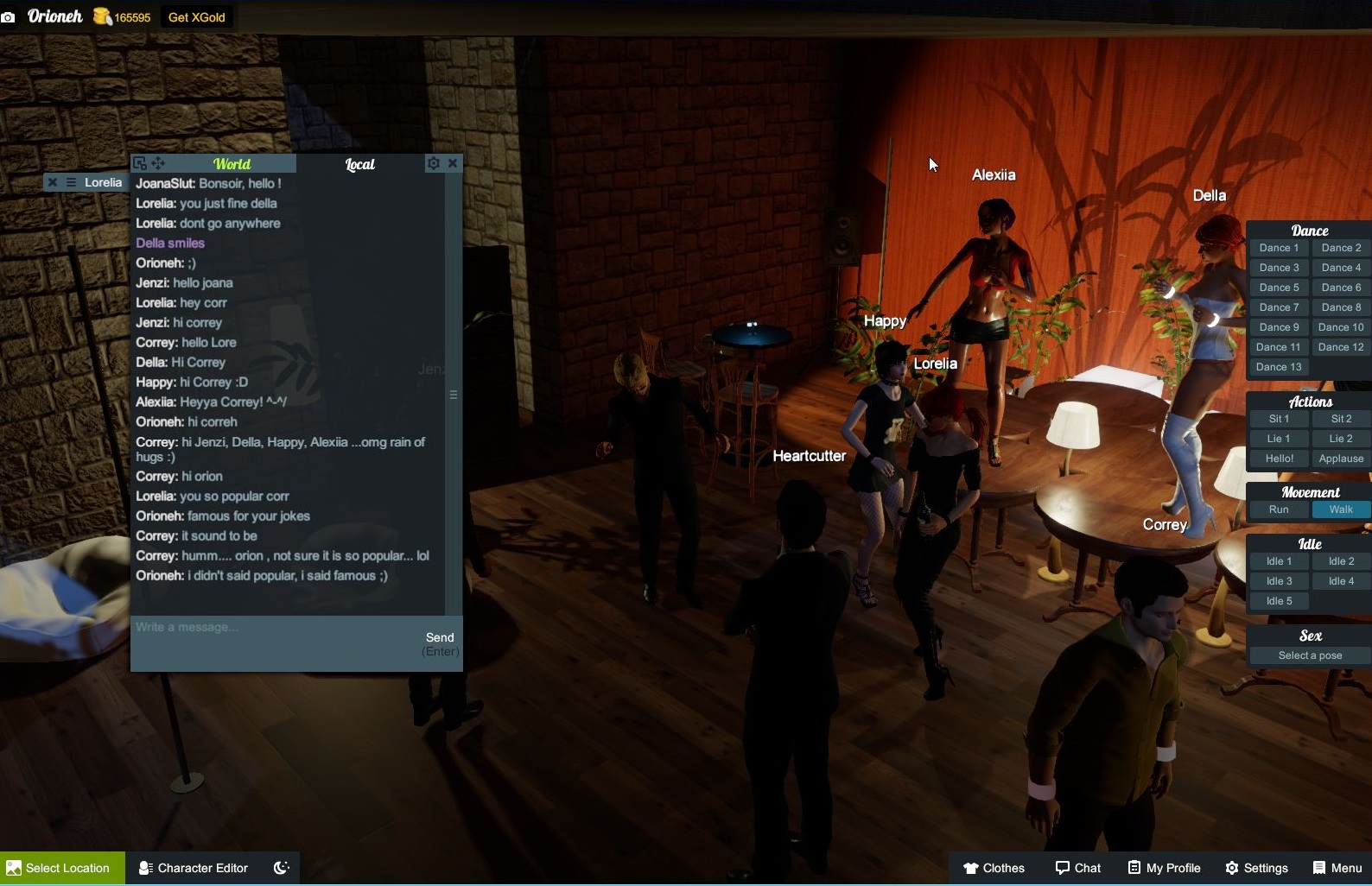Switch to the World chat tab
This screenshot has height=886, width=1372.
[x=232, y=163]
